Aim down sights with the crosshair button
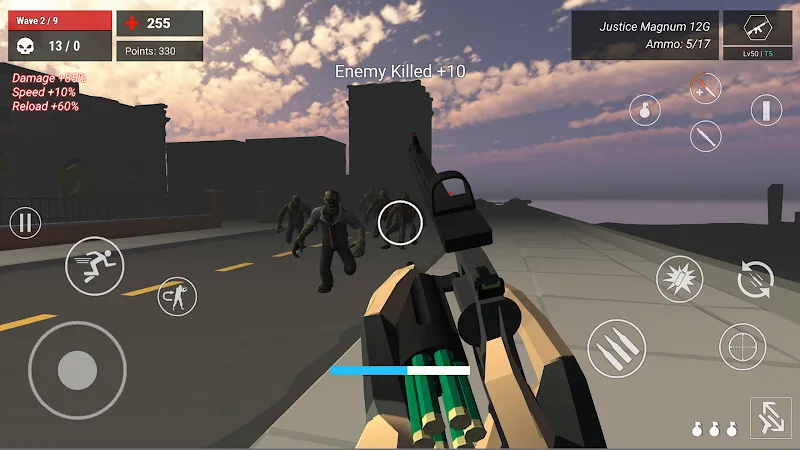800x450 pixels. (x=742, y=347)
